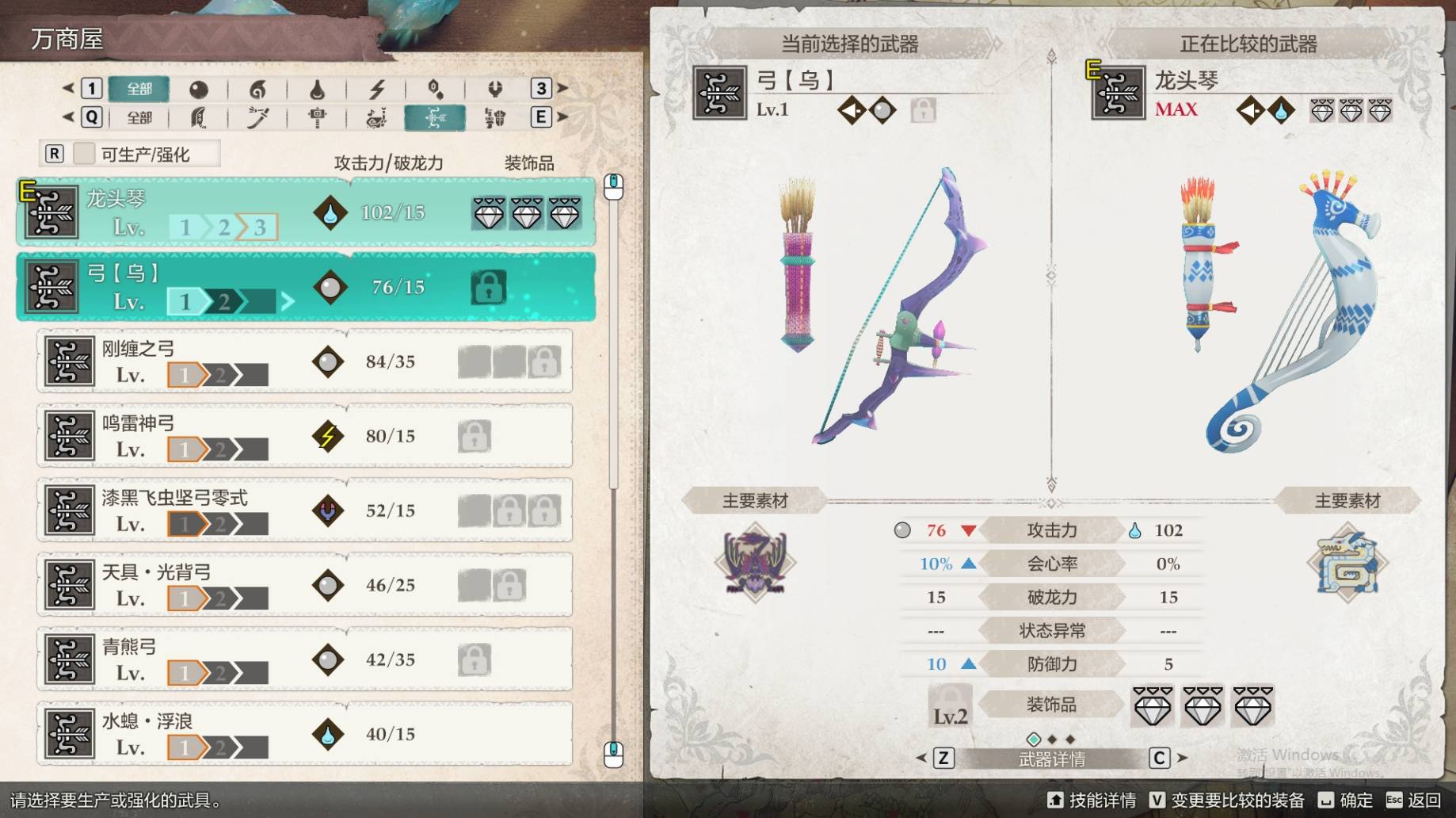Filter by the lightning bolt element tab
Viewport: 1456px width, 818px height.
[x=376, y=89]
